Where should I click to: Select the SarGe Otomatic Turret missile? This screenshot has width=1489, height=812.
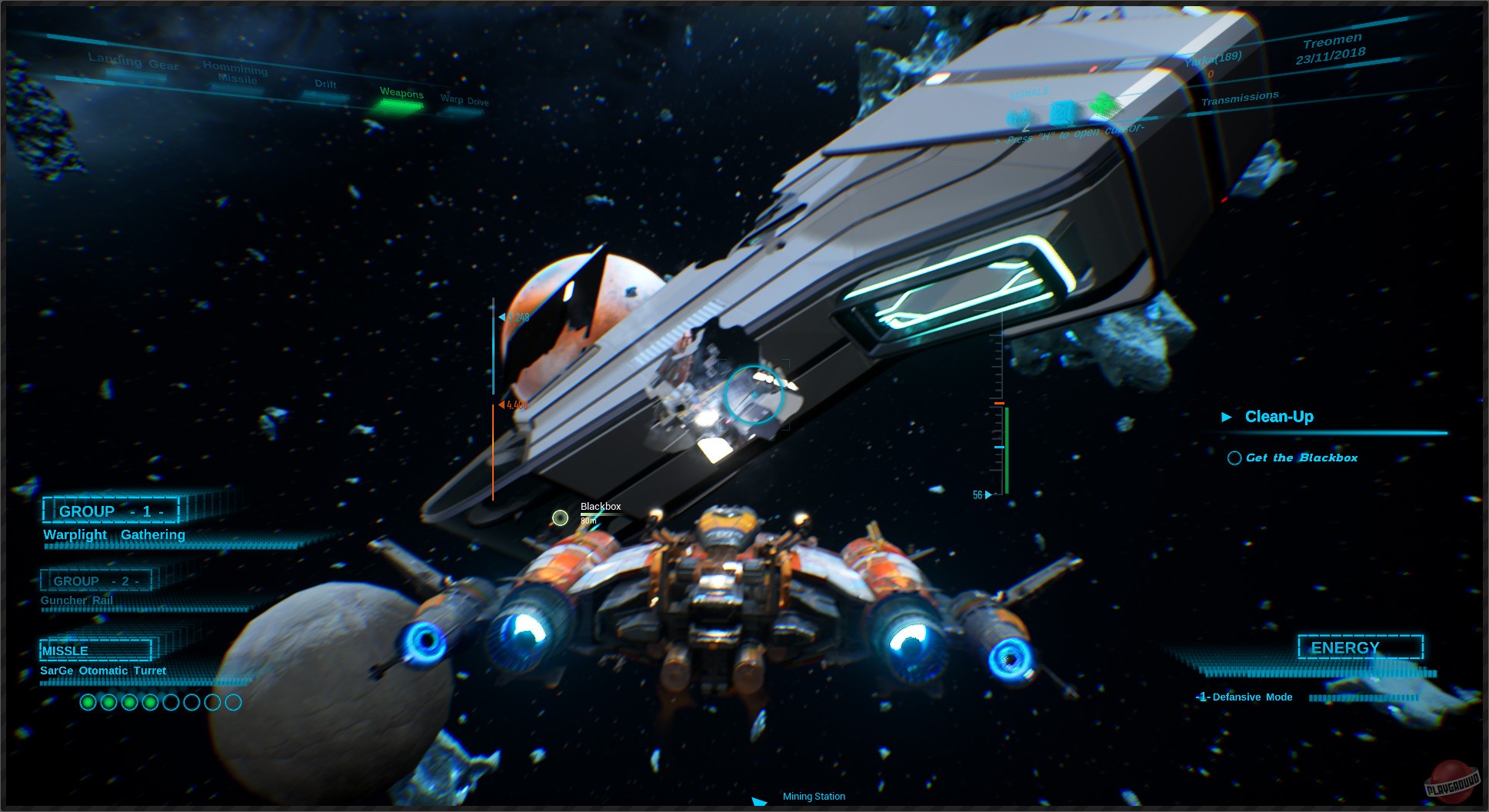pos(102,670)
